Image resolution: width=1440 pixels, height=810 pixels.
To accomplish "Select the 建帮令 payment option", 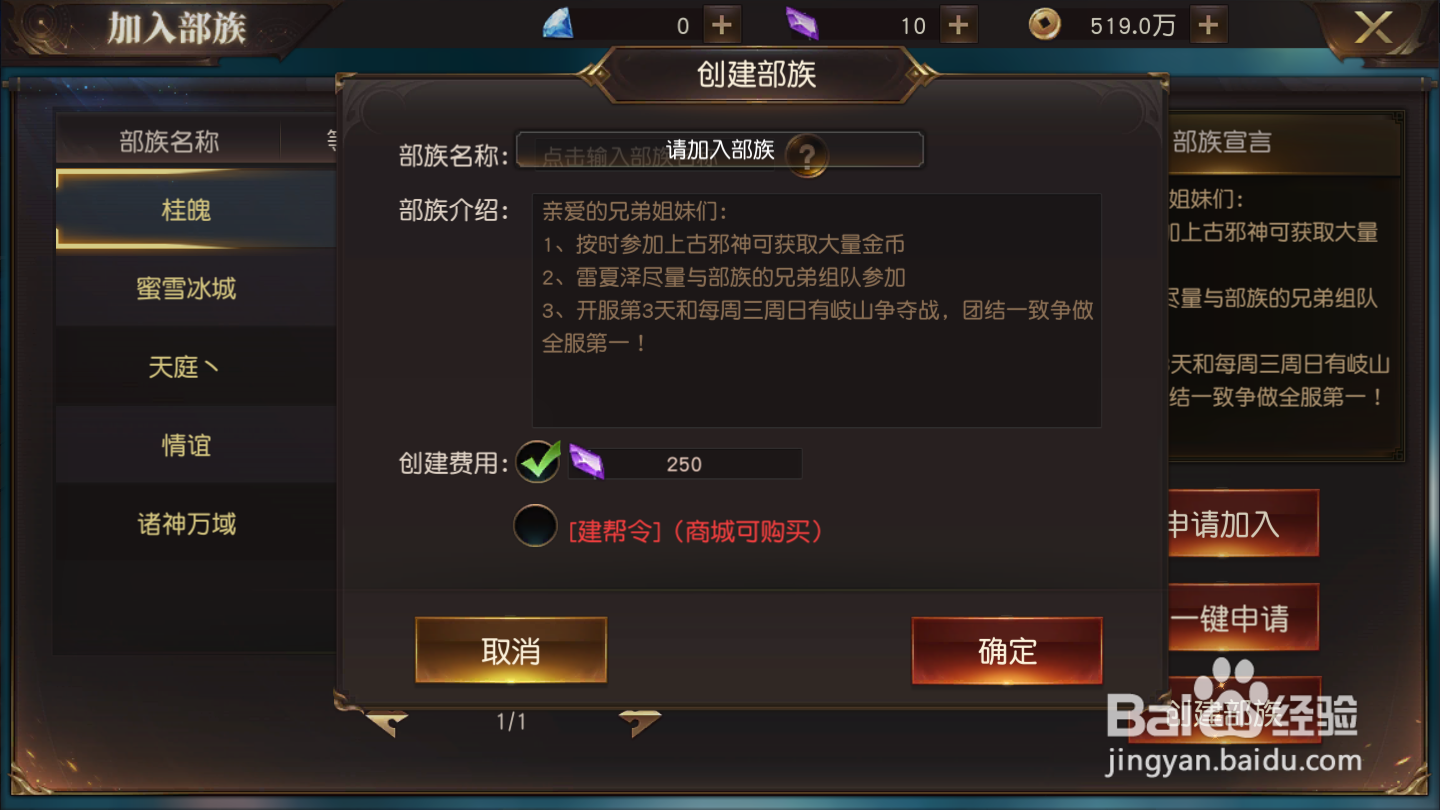I will pyautogui.click(x=534, y=525).
